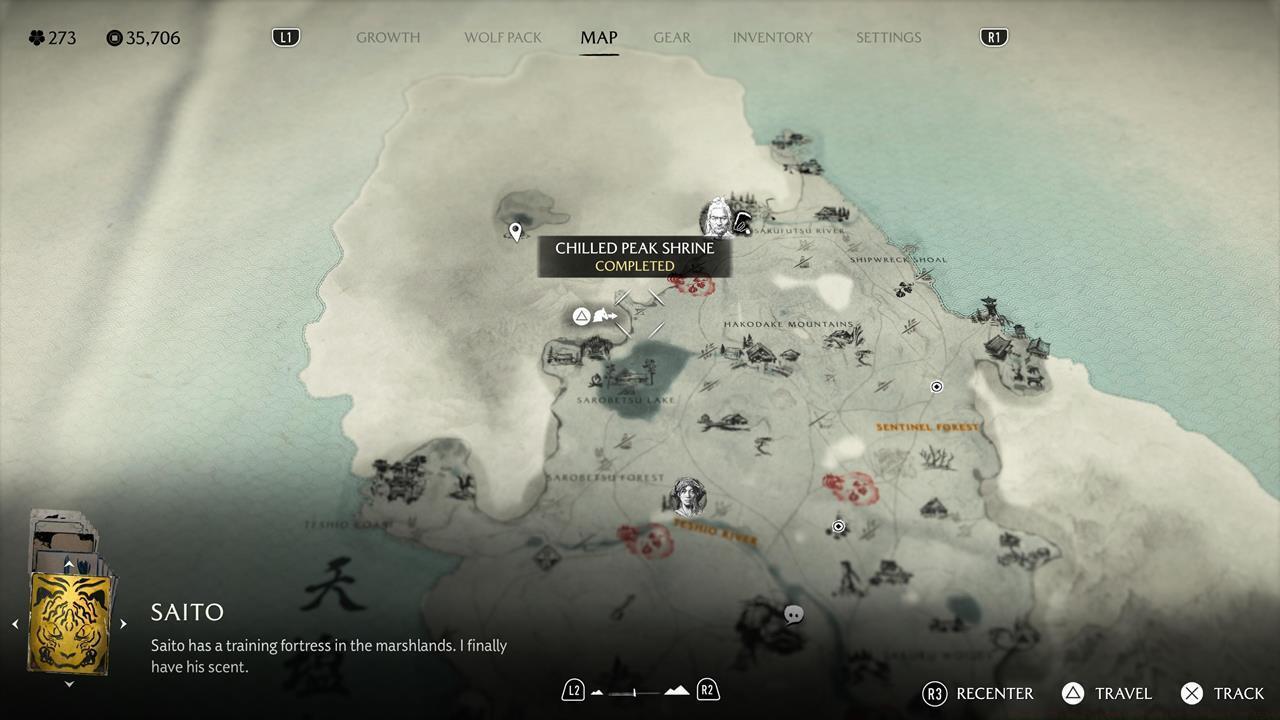Open the SETTINGS screen
This screenshot has width=1280, height=720.
point(888,37)
